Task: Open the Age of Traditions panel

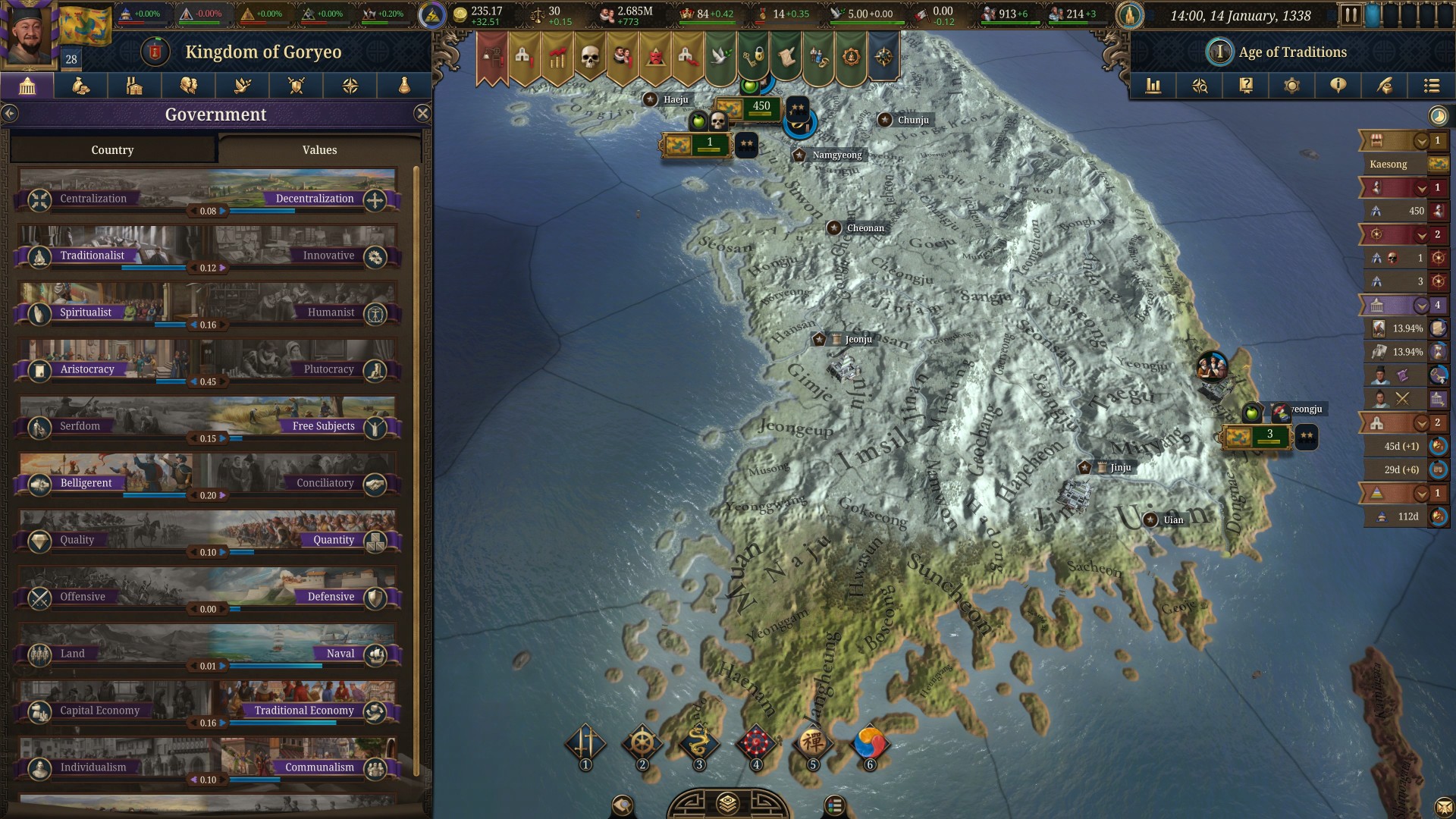Action: pos(1291,52)
